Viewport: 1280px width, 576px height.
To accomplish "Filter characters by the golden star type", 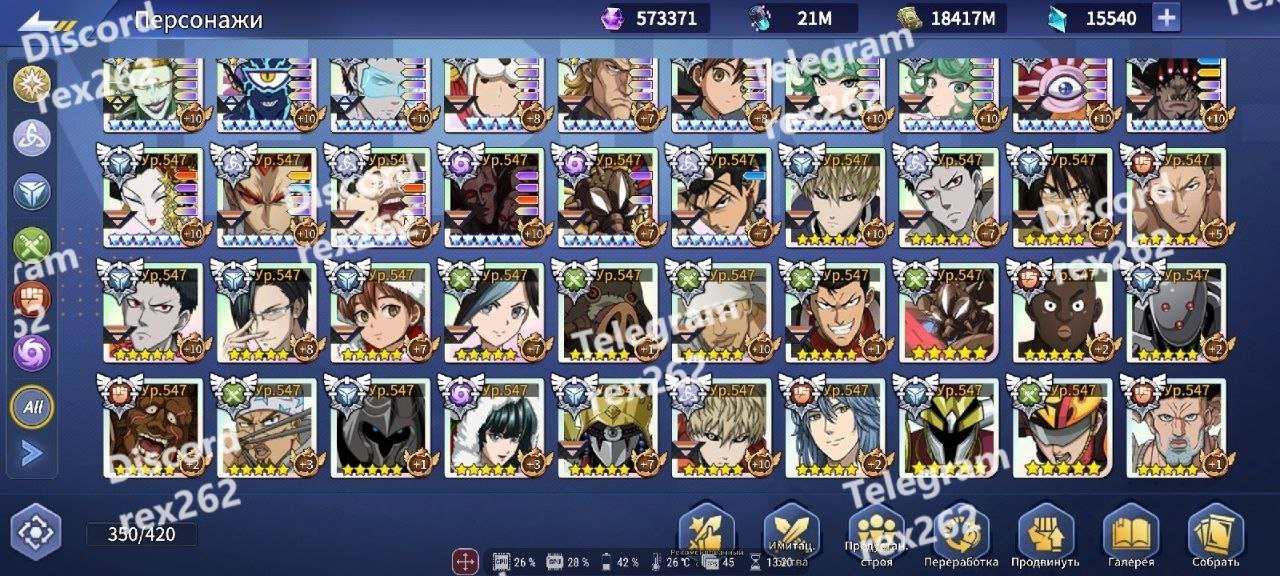I will click(31, 83).
